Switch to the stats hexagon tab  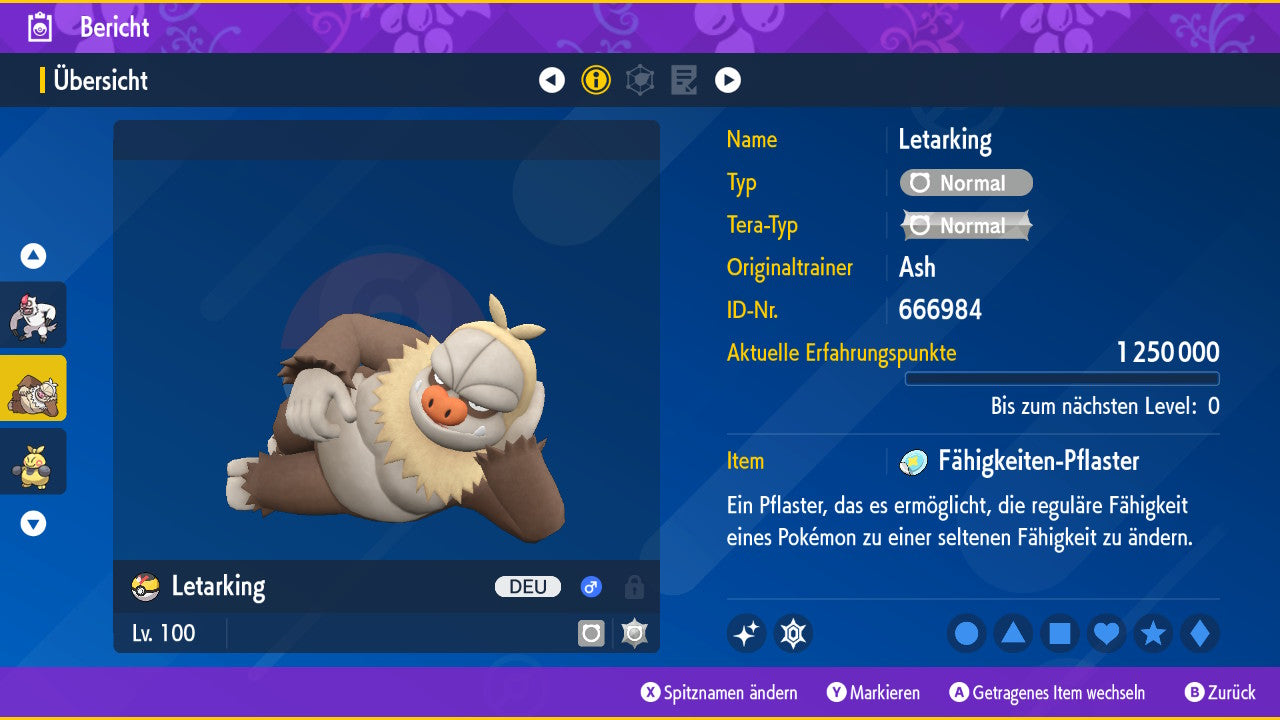click(x=640, y=80)
